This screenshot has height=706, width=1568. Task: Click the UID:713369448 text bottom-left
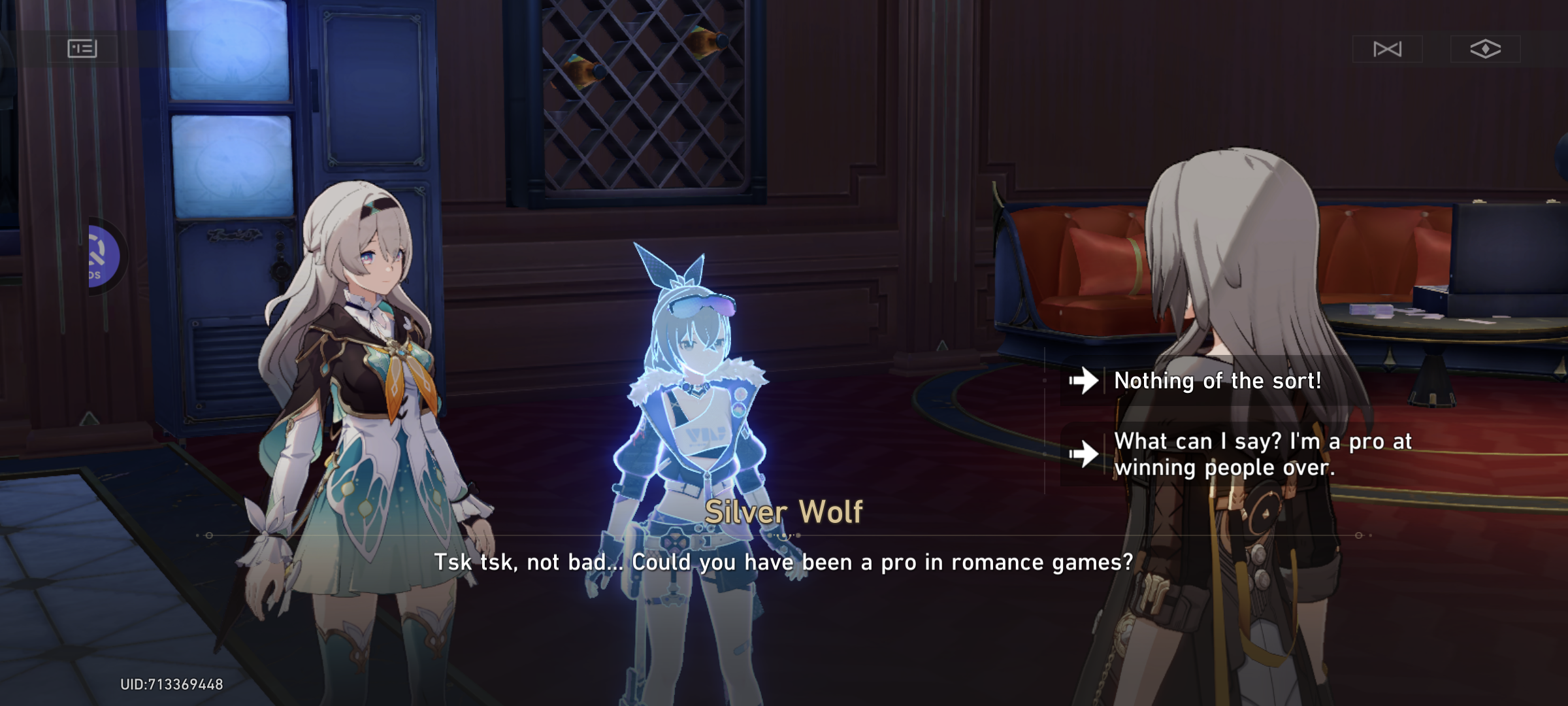click(x=171, y=682)
